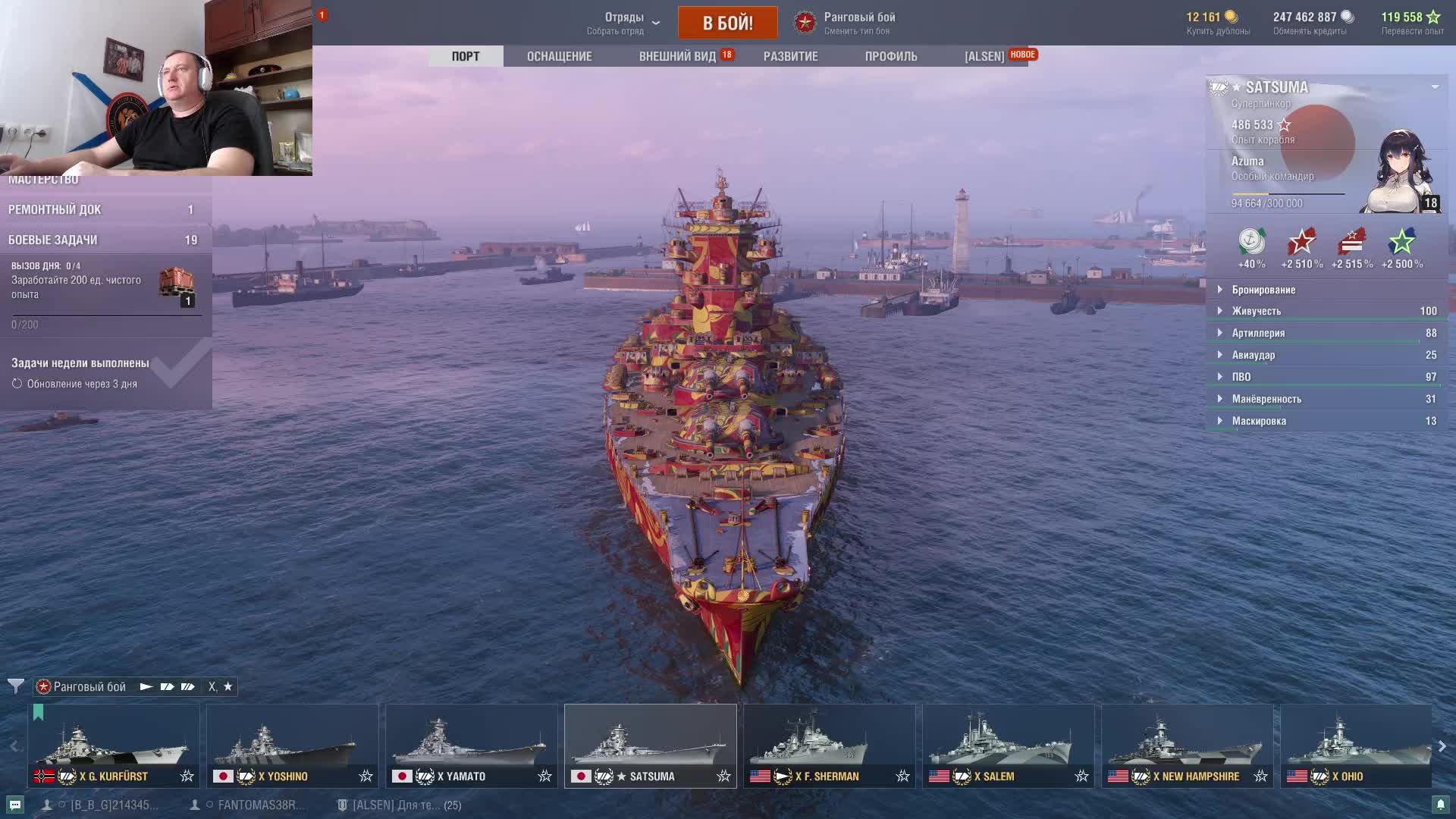
Task: Switch to the ВНЕШНИЙ ВИД tab
Action: [677, 56]
